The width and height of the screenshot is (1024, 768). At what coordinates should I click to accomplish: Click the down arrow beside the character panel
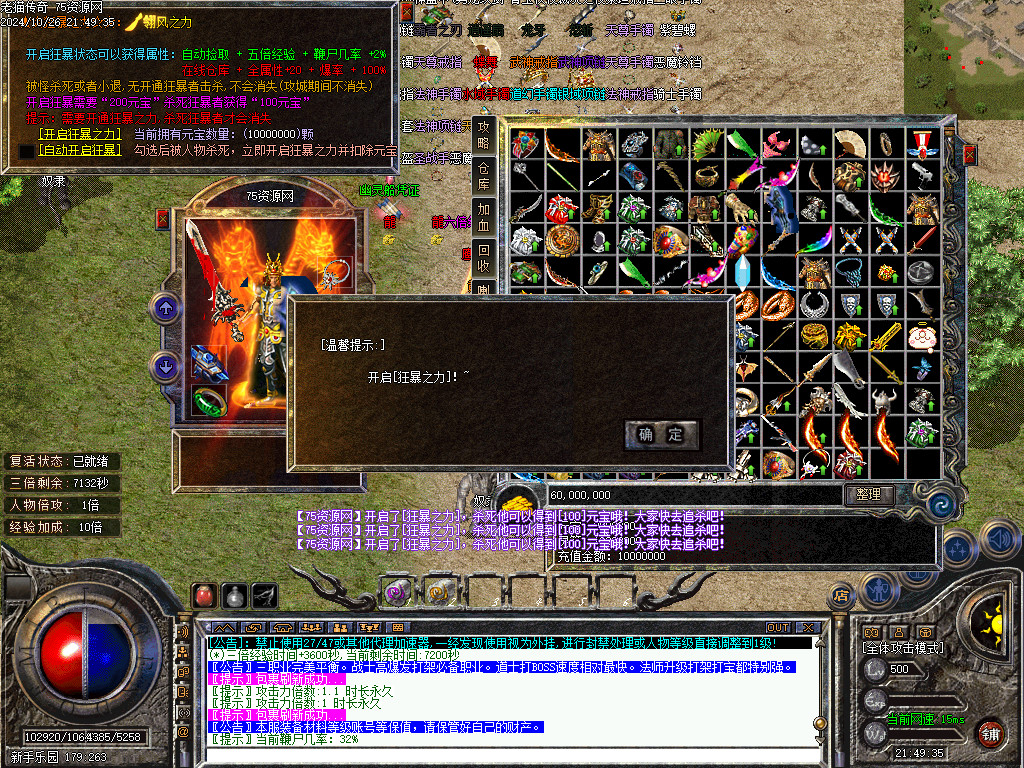point(164,366)
